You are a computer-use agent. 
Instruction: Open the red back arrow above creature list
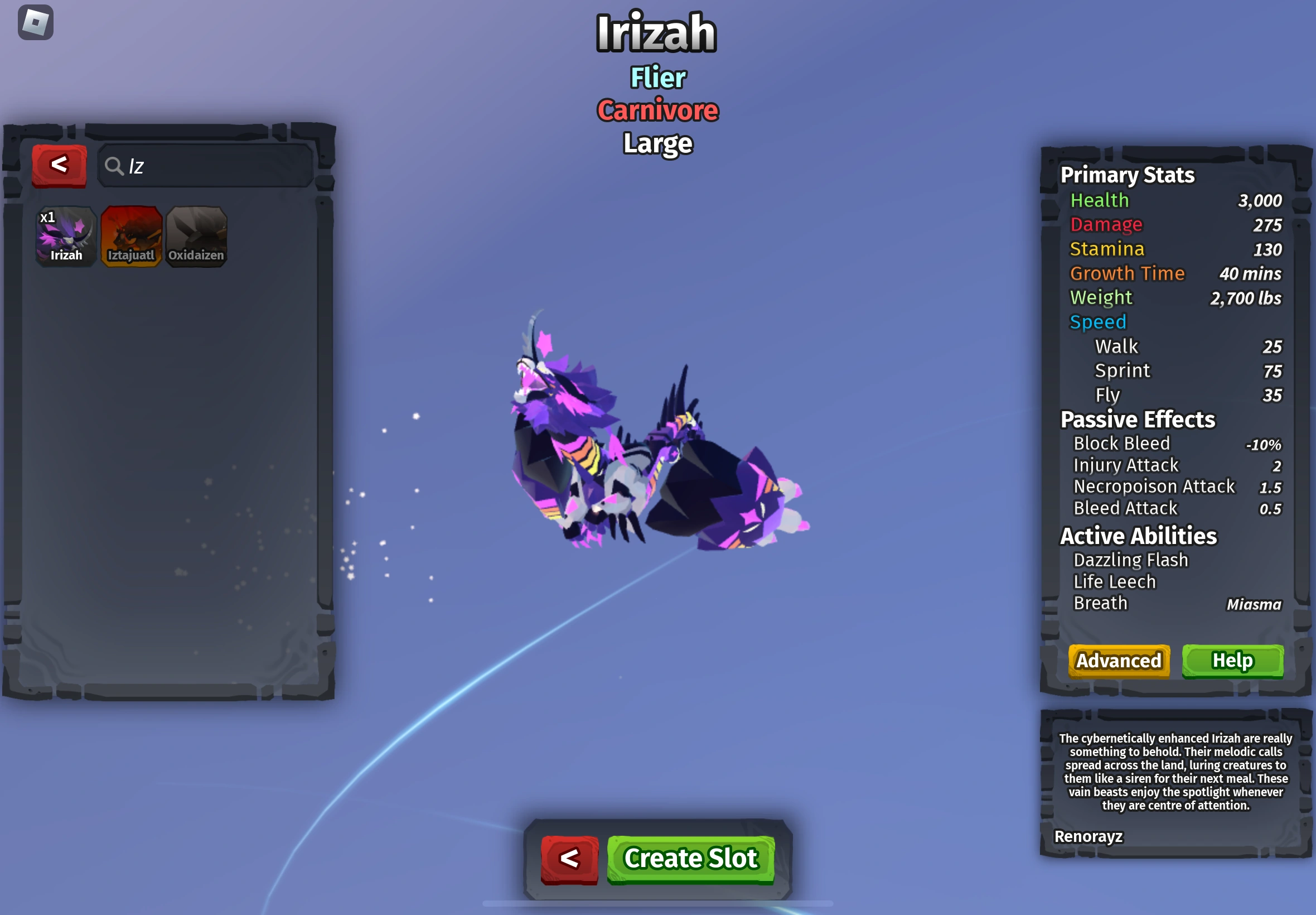pyautogui.click(x=59, y=165)
